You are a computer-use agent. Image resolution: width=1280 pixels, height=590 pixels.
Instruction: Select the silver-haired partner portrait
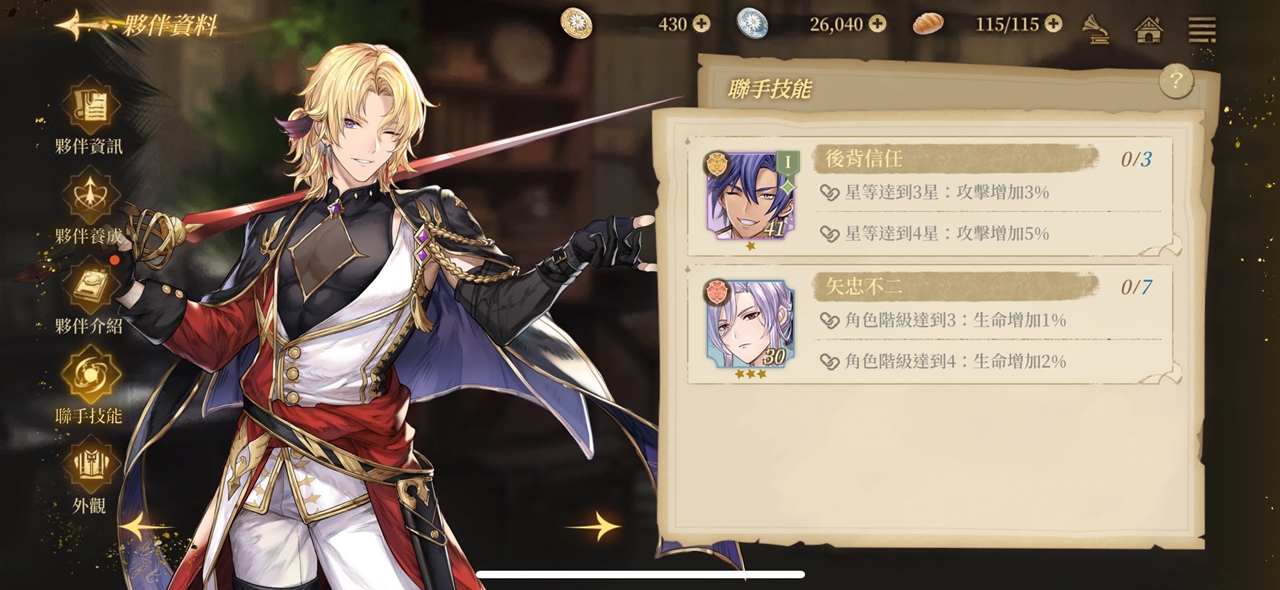coord(749,325)
